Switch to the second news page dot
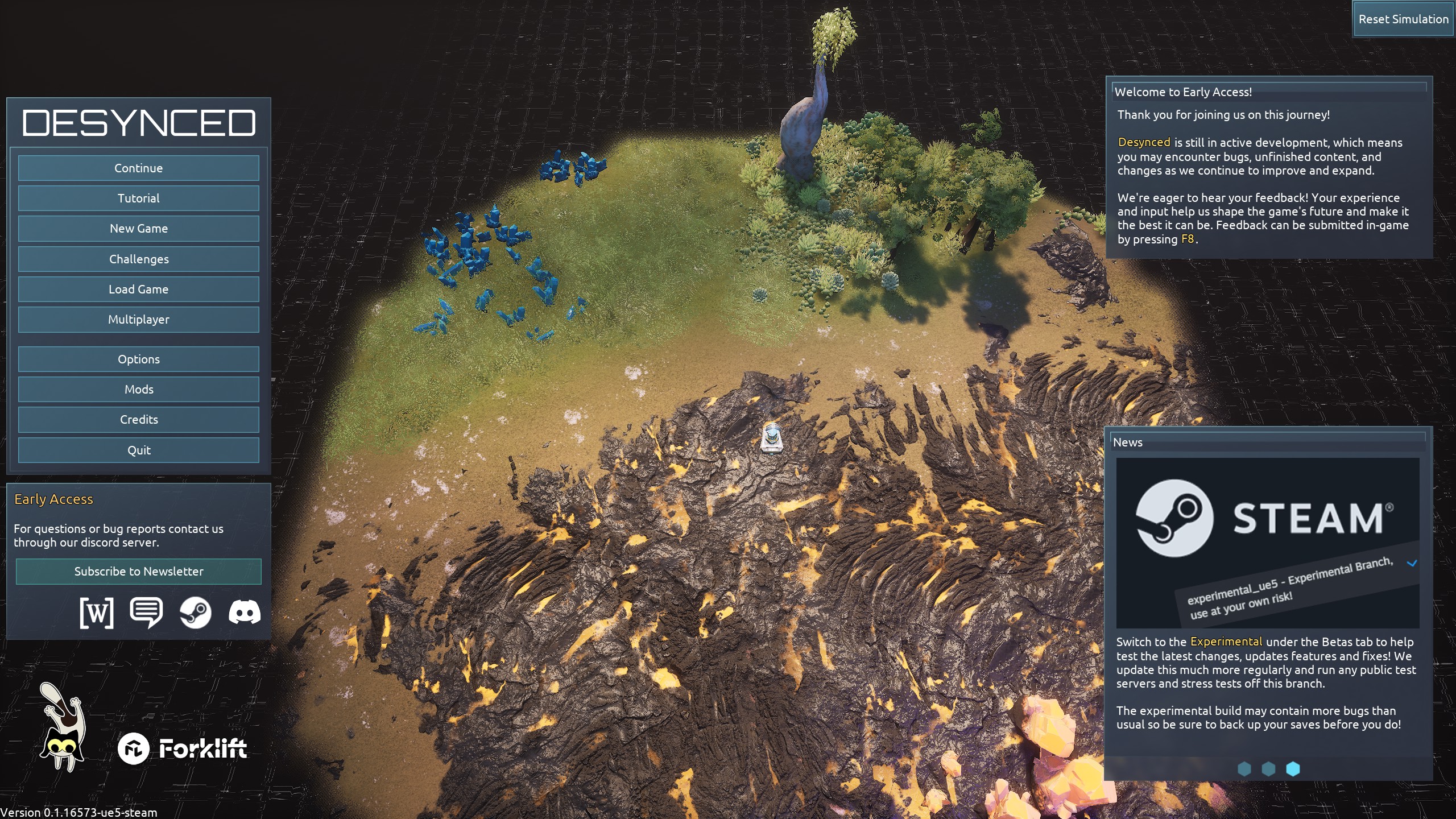 (1268, 769)
